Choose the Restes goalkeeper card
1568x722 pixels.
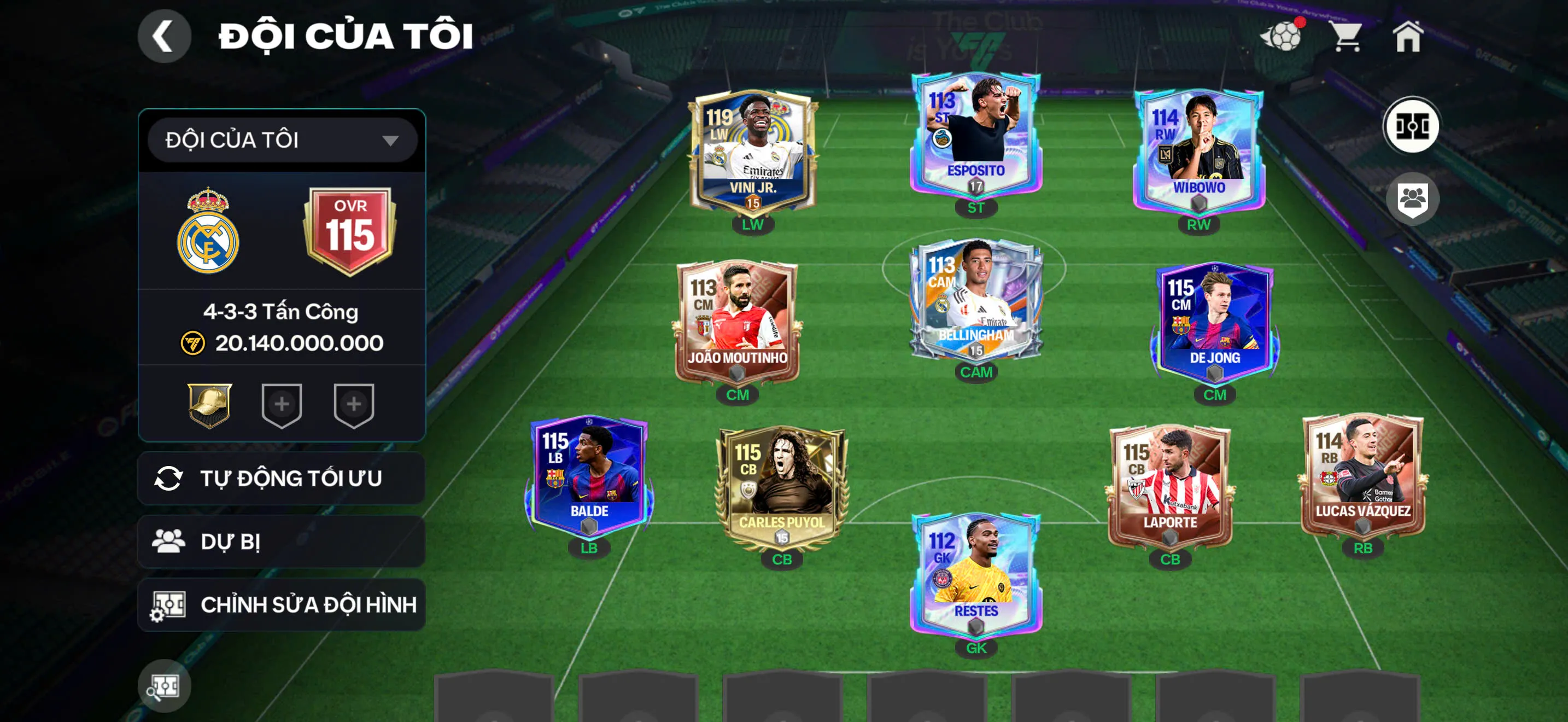tap(976, 575)
